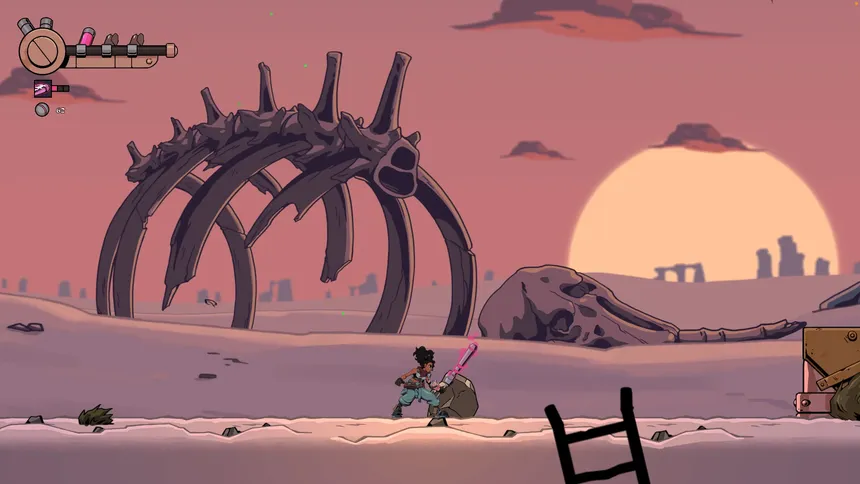Click the grey scrap currency icon

[x=42, y=109]
